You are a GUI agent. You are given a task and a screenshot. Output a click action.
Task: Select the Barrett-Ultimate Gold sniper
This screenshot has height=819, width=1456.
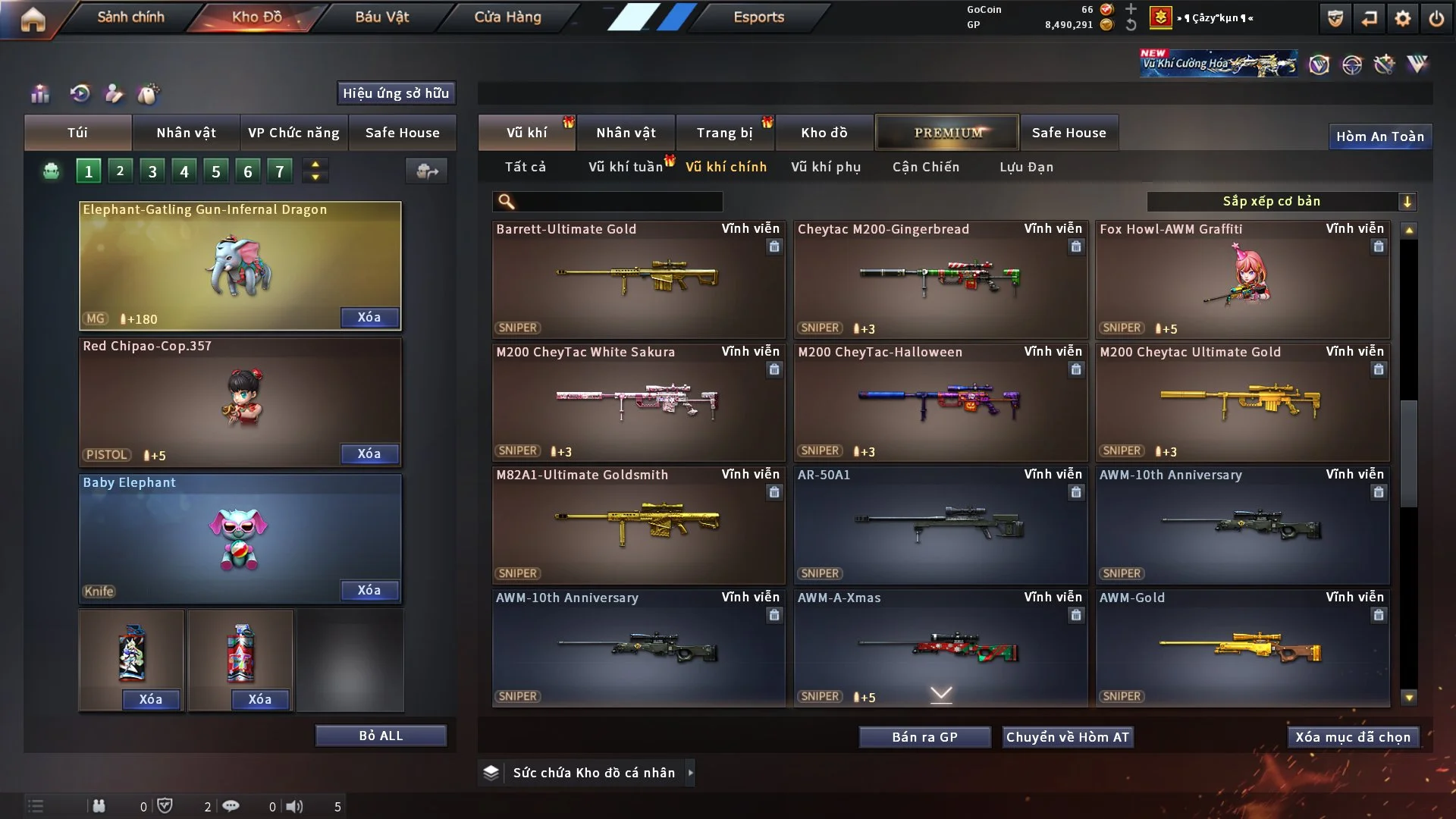[638, 279]
